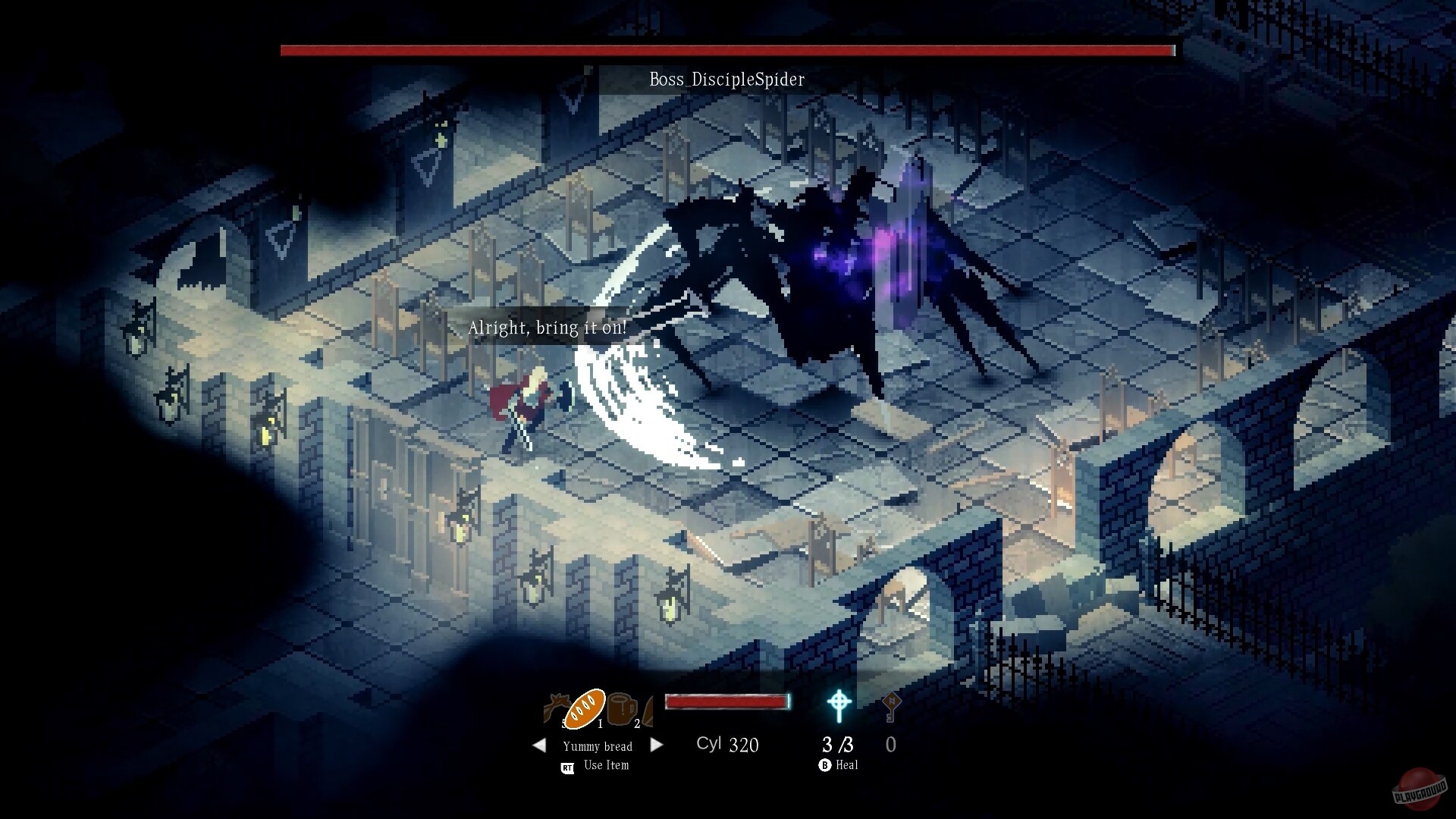Click the Use Item text label
The image size is (1456, 819).
pyautogui.click(x=604, y=765)
